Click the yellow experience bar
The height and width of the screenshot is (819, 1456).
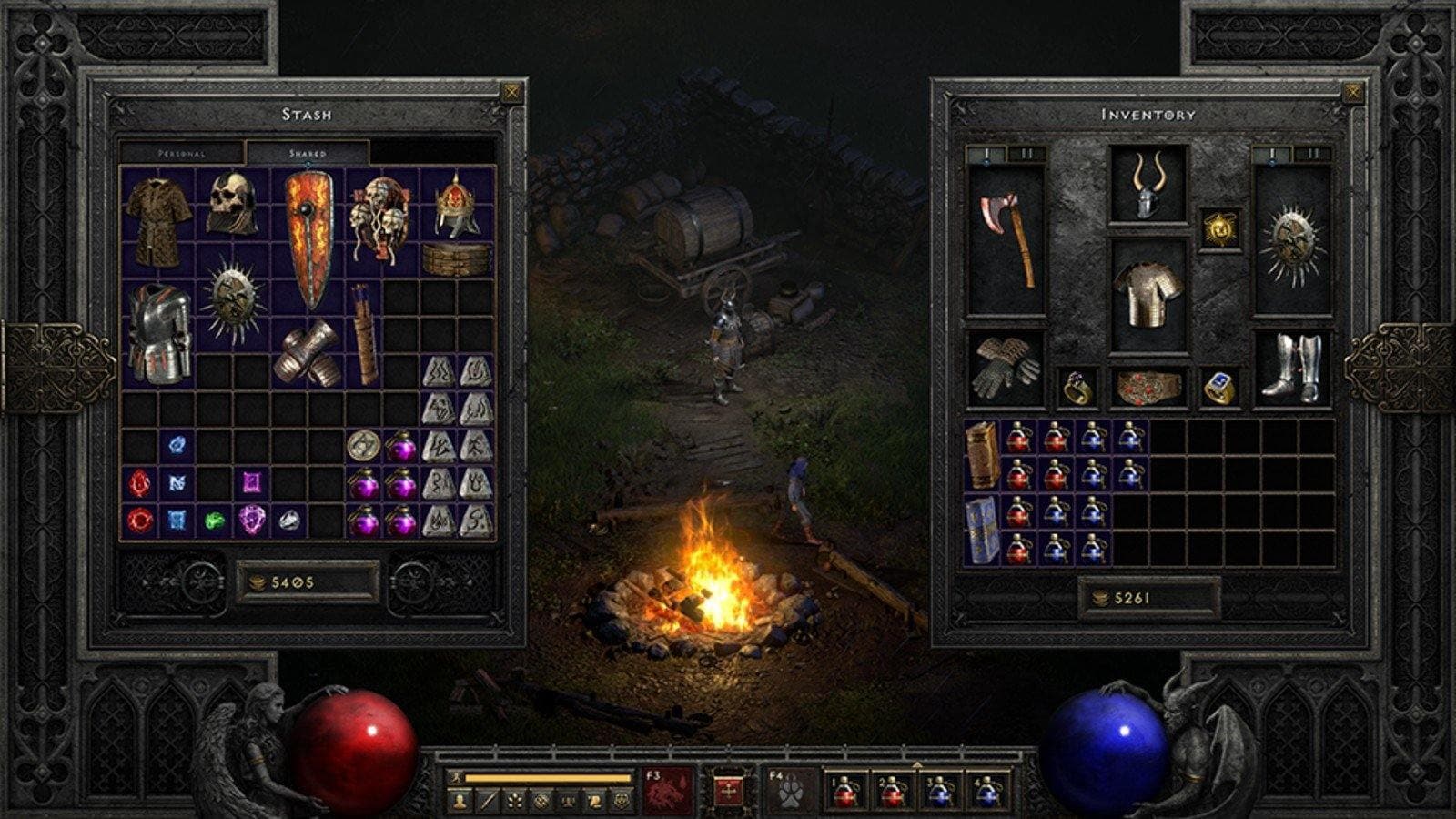pyautogui.click(x=546, y=775)
